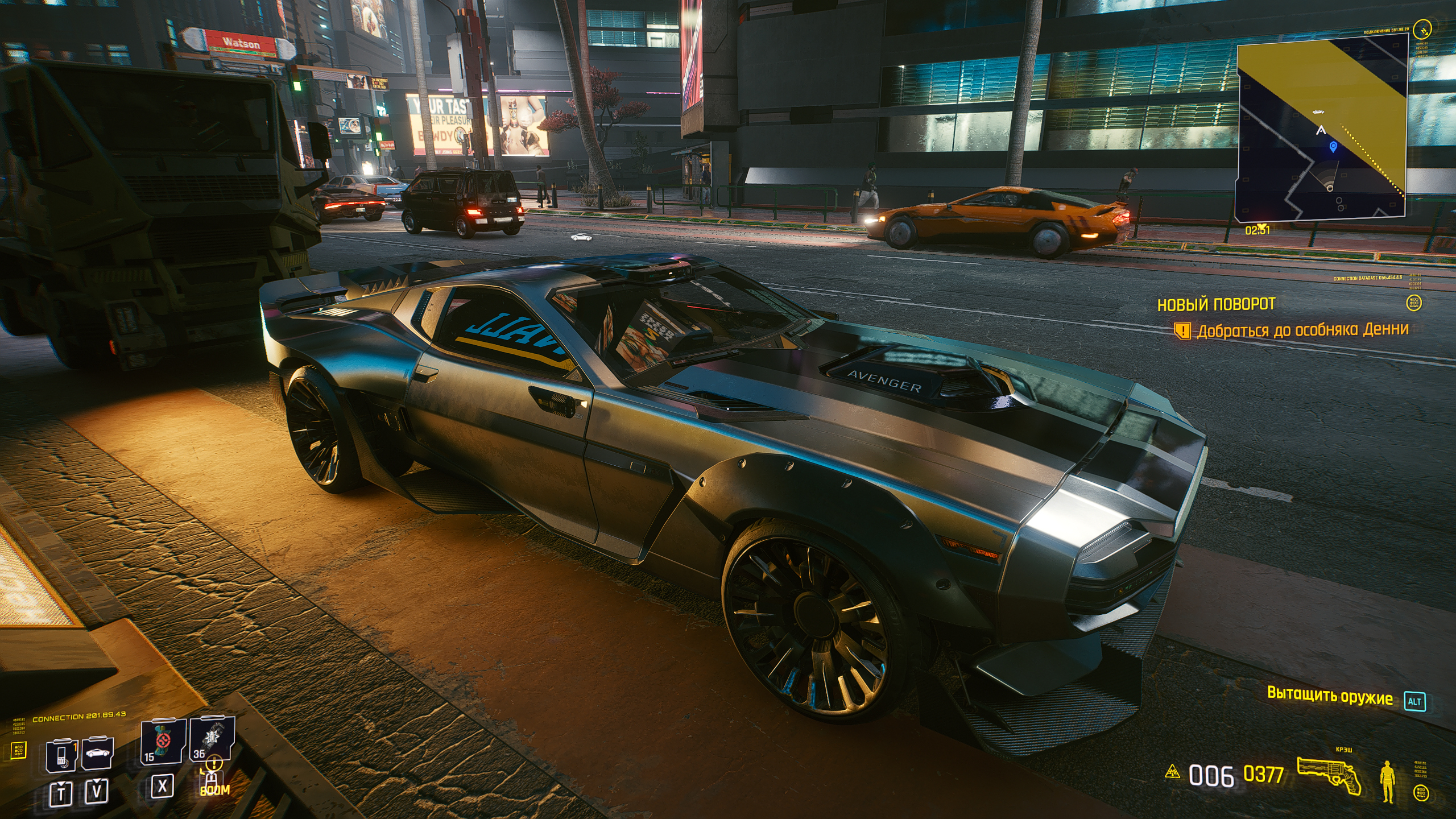Image resolution: width=1456 pixels, height=819 pixels.
Task: Open the tracked quest "Новый поворот"
Action: point(1216,304)
